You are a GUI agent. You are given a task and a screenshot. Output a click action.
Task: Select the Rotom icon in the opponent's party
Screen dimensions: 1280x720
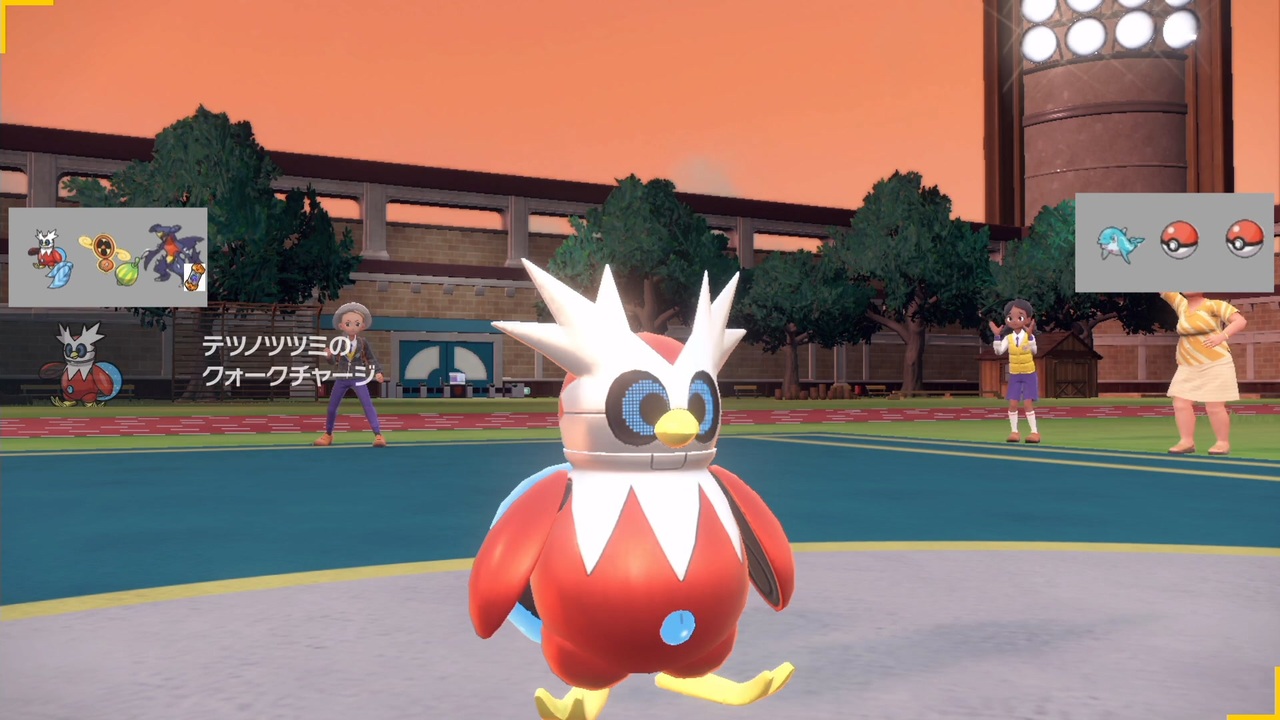(104, 248)
